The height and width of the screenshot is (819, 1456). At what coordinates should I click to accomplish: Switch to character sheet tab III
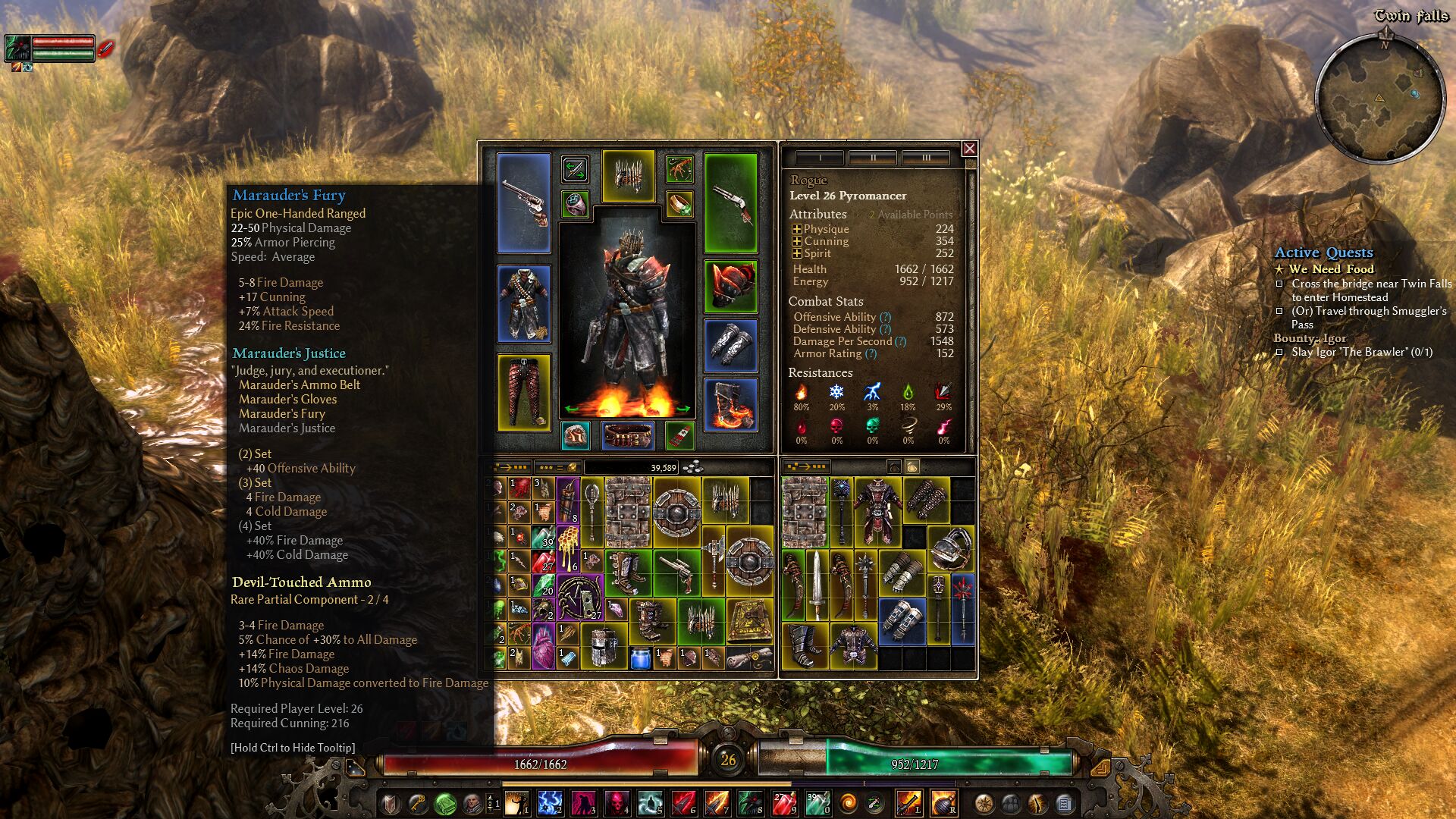click(925, 158)
